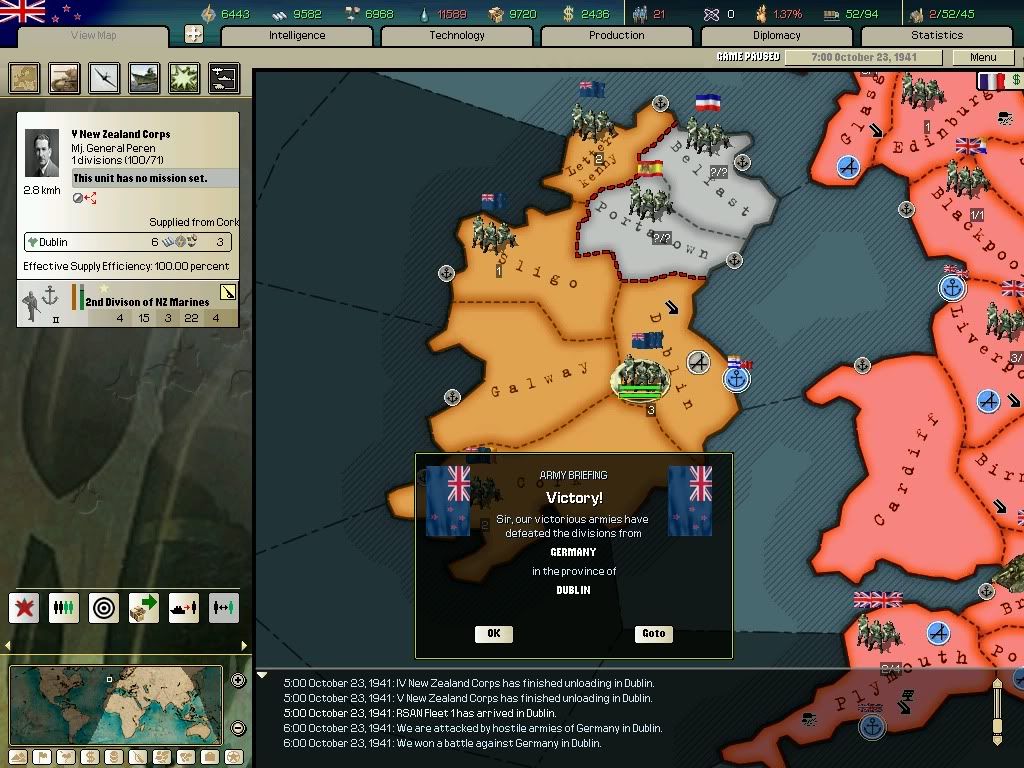
Task: Select the View Map tab
Action: (x=94, y=36)
